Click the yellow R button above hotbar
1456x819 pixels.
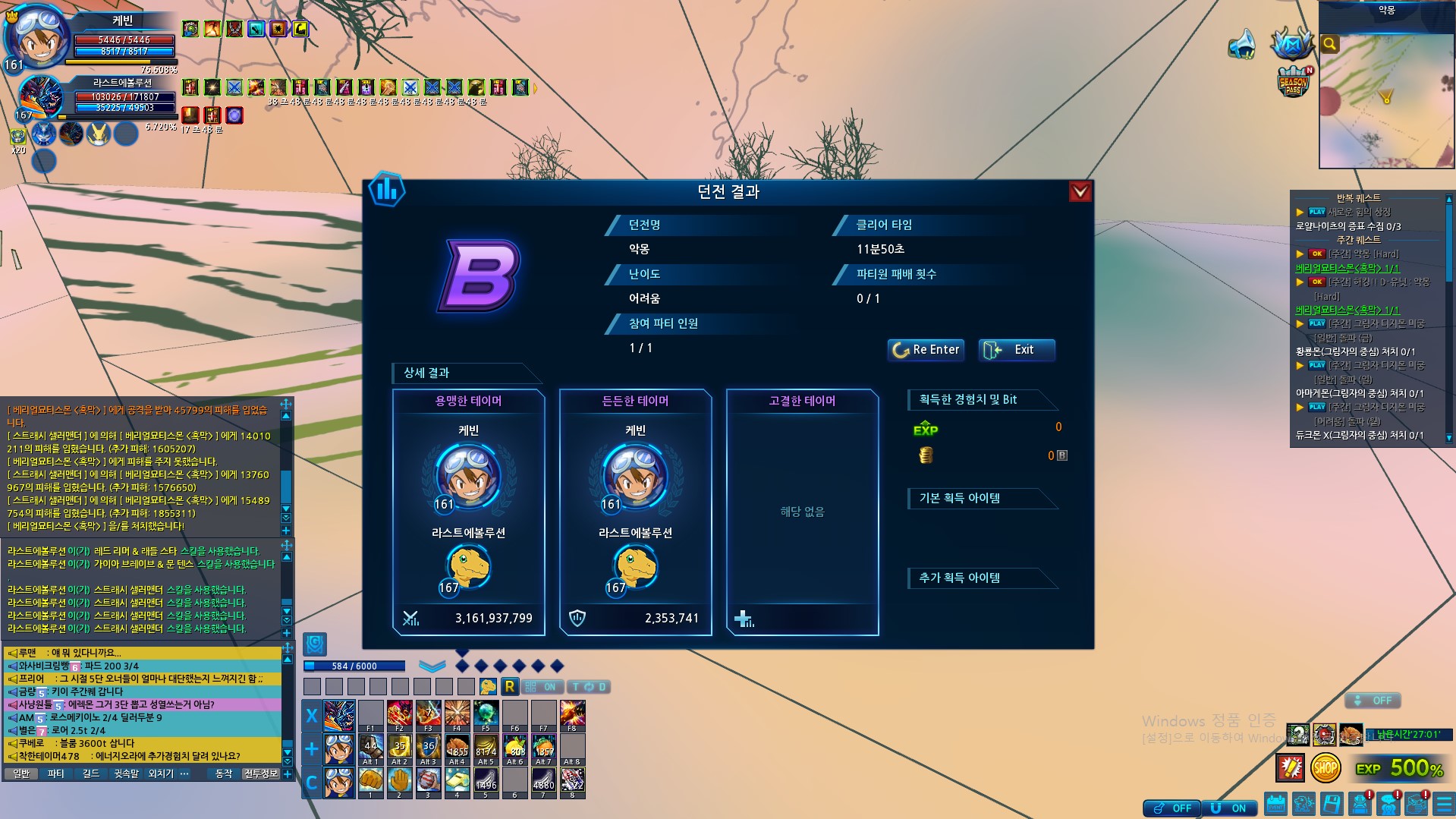[509, 687]
